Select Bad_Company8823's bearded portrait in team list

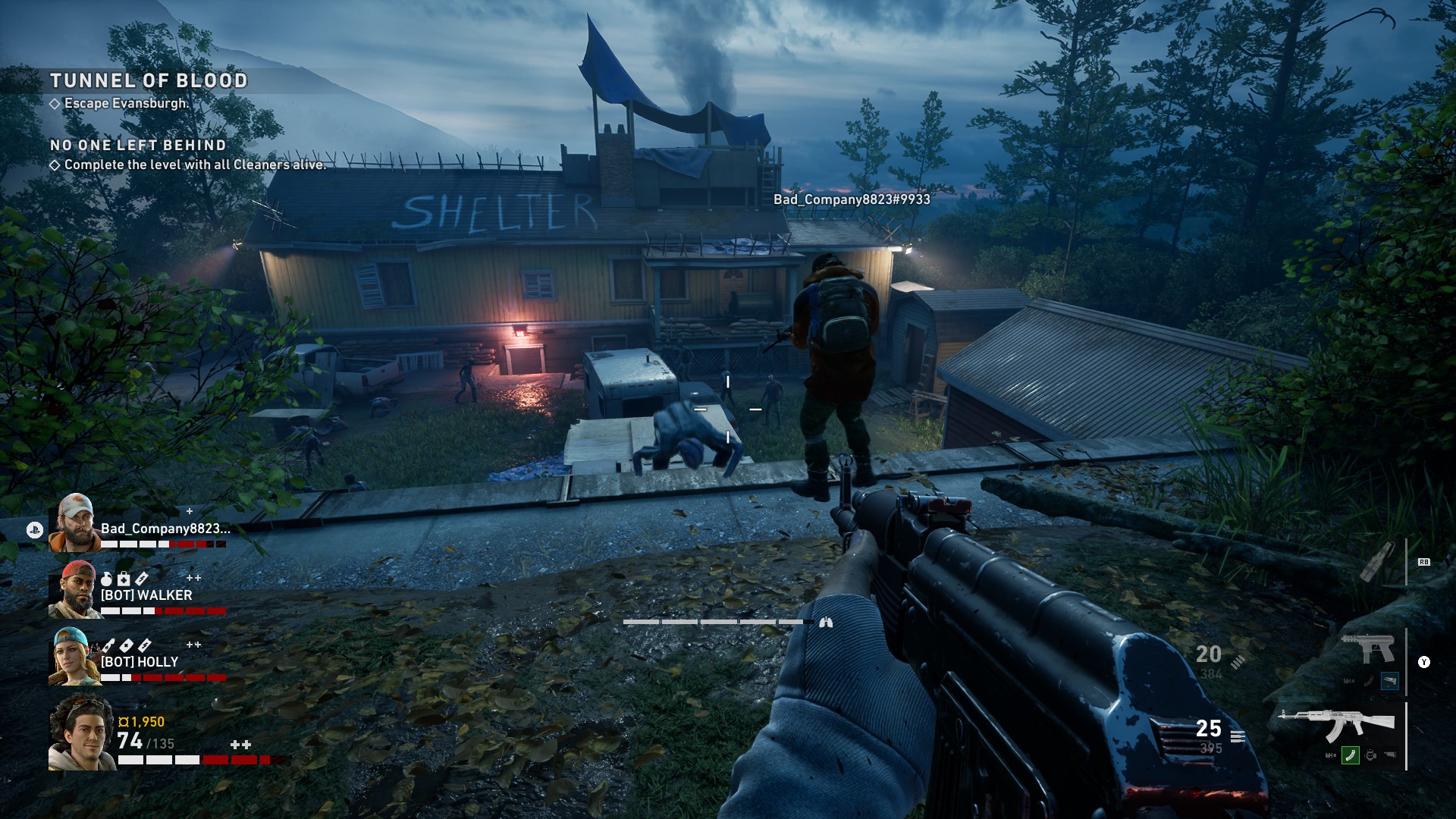pos(74,522)
